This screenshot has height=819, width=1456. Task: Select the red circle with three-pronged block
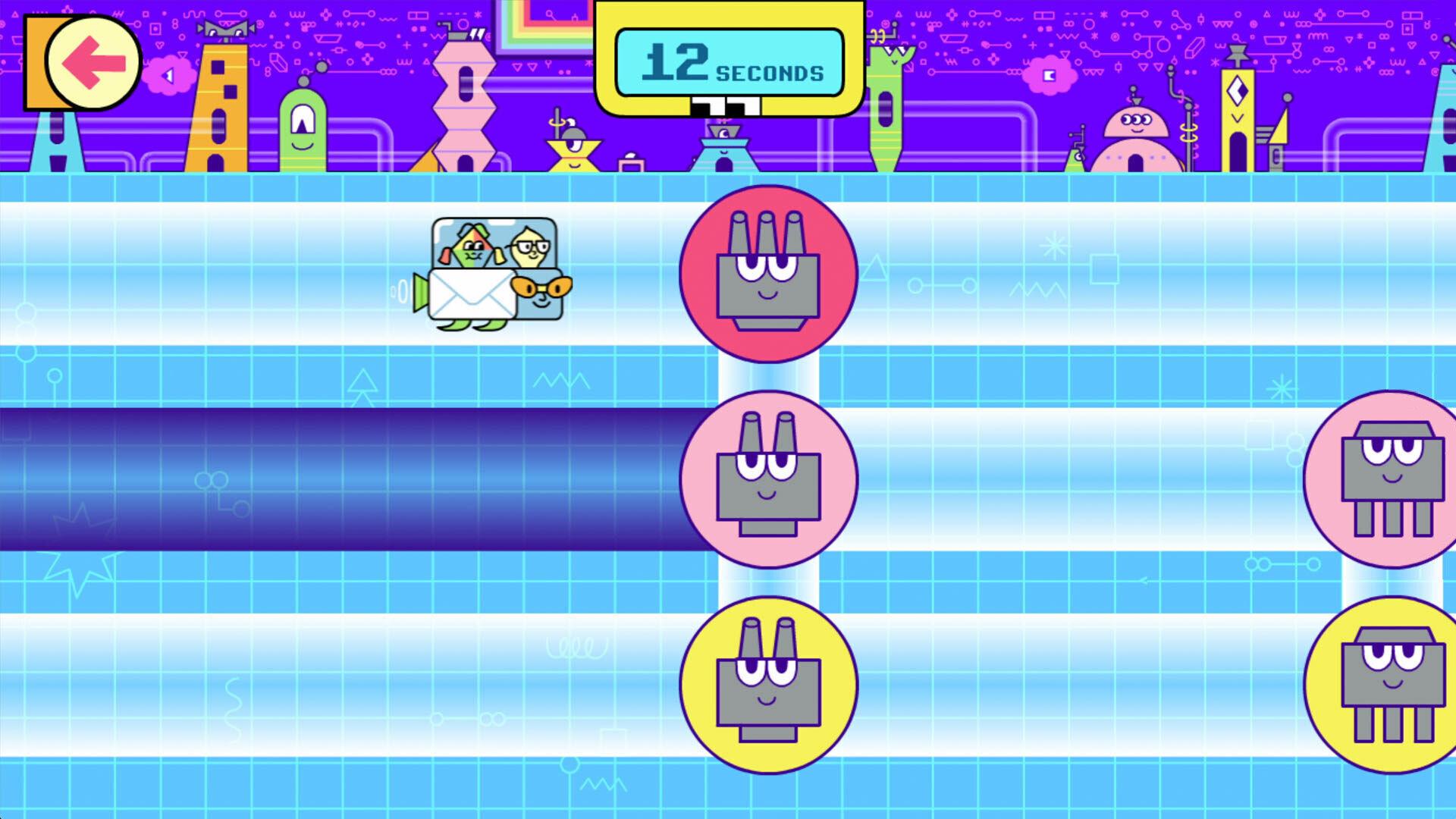click(768, 274)
